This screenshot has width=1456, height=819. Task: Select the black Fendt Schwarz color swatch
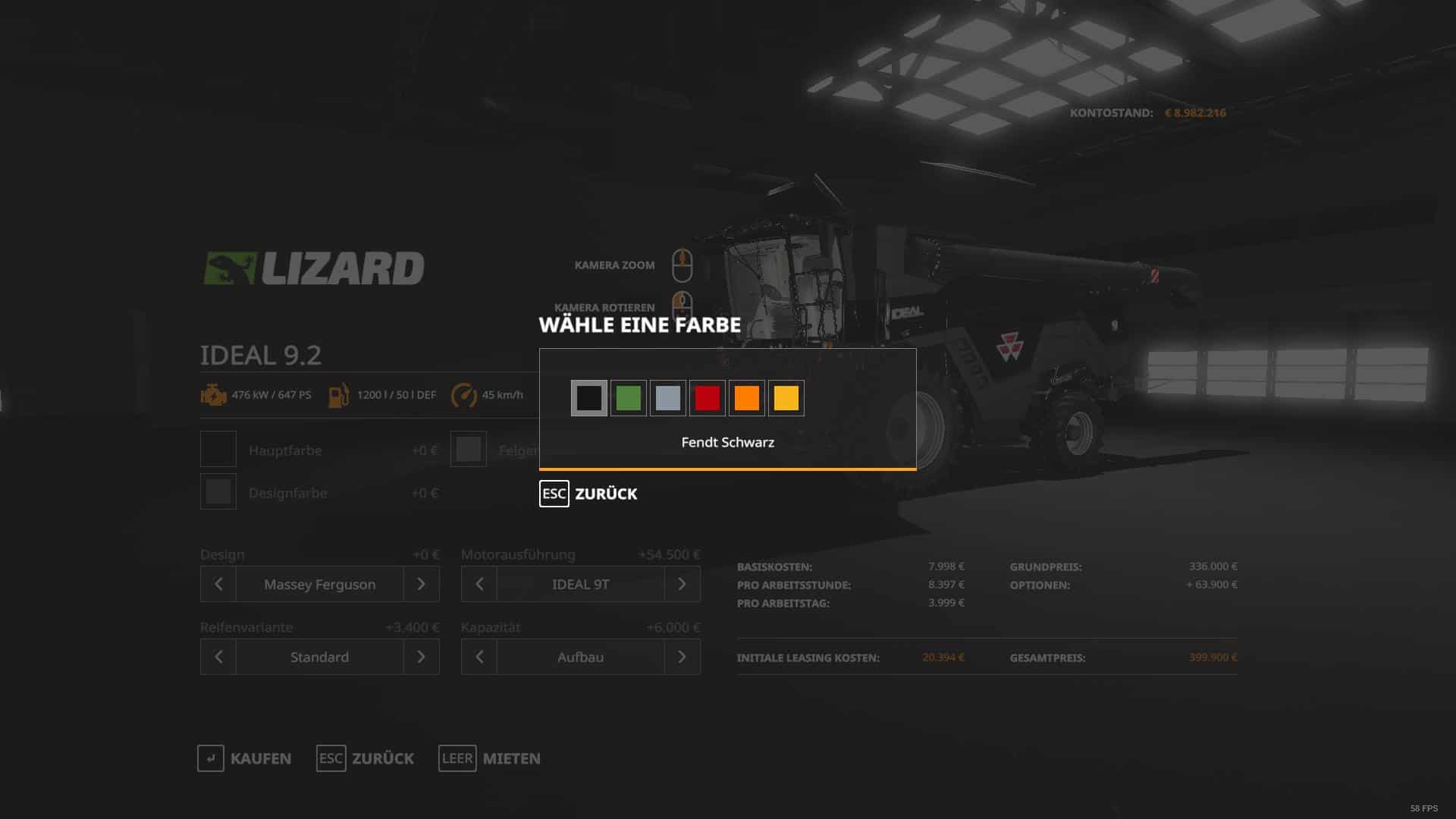tap(589, 398)
